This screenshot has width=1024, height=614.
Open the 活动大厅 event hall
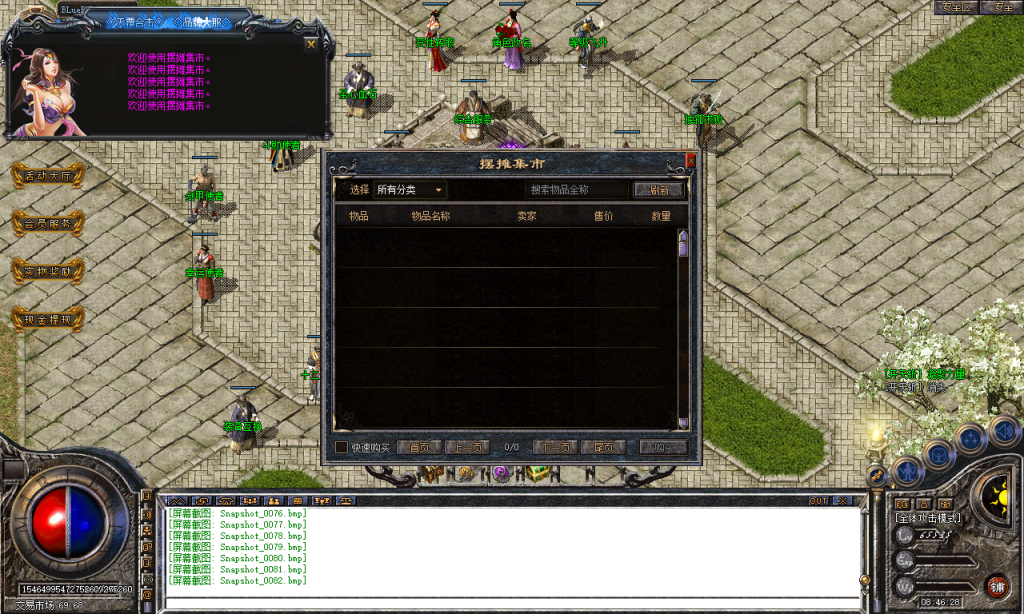pos(47,175)
